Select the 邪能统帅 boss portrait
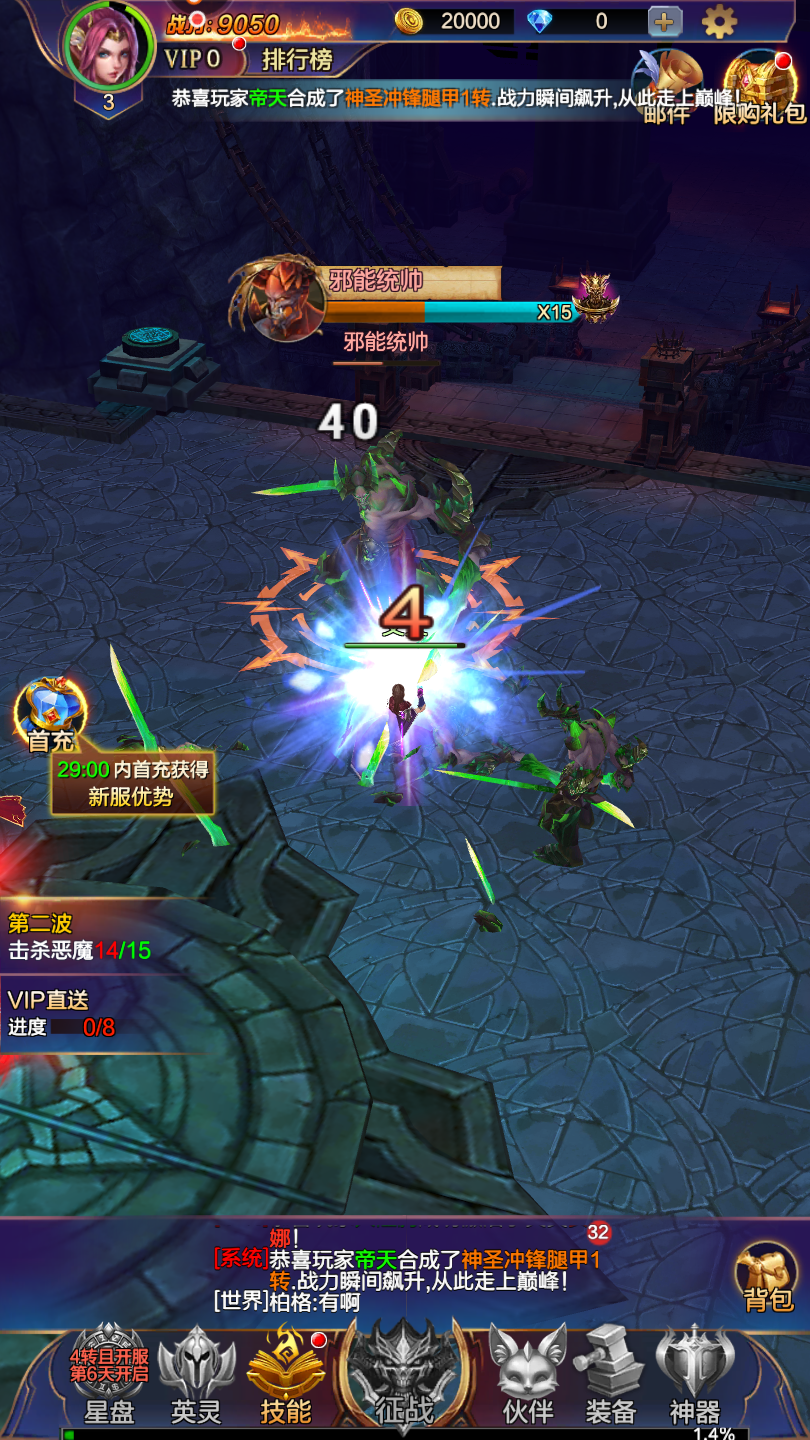This screenshot has height=1440, width=810. coord(280,300)
